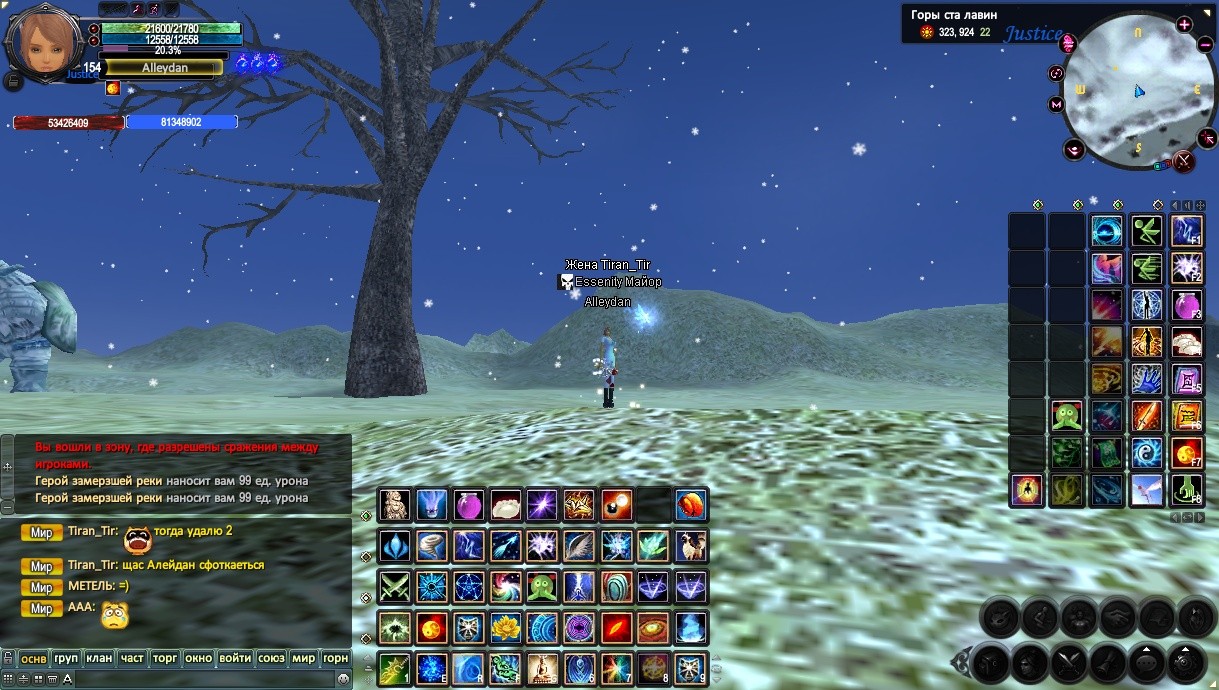
Task: Open the торг chat tab
Action: point(165,659)
